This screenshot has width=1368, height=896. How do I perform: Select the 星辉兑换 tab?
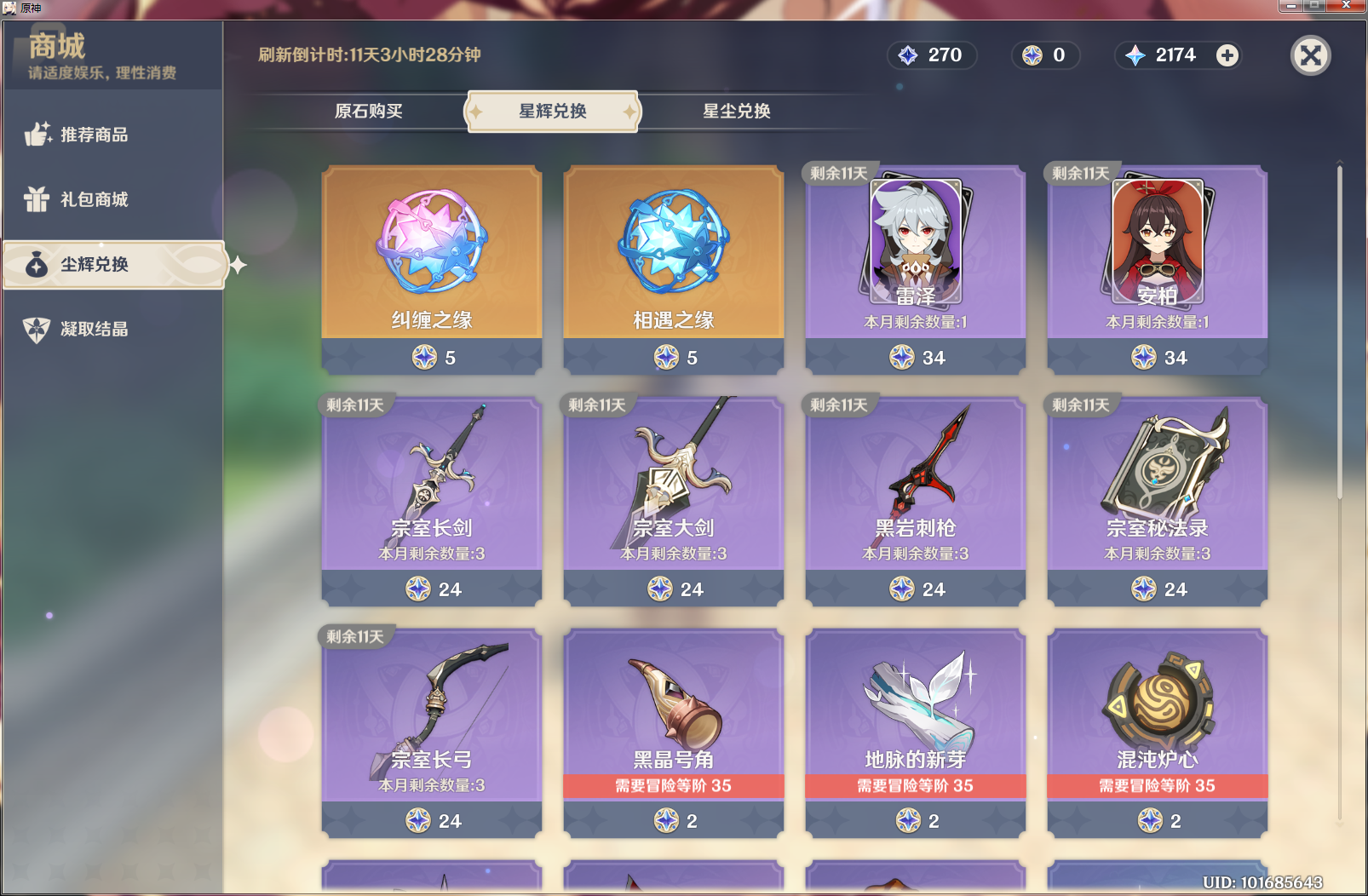point(553,112)
